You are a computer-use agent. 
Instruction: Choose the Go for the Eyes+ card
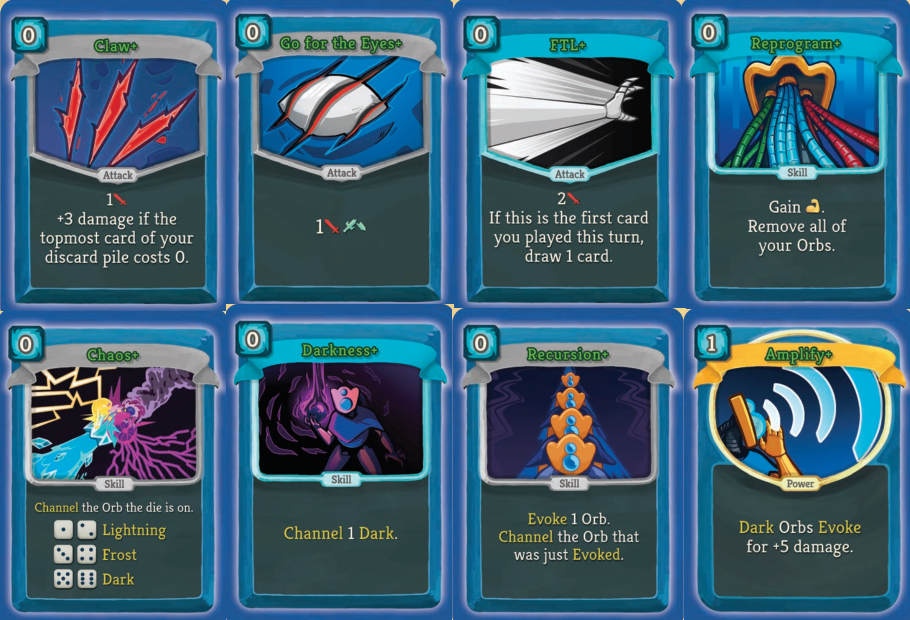pos(341,155)
